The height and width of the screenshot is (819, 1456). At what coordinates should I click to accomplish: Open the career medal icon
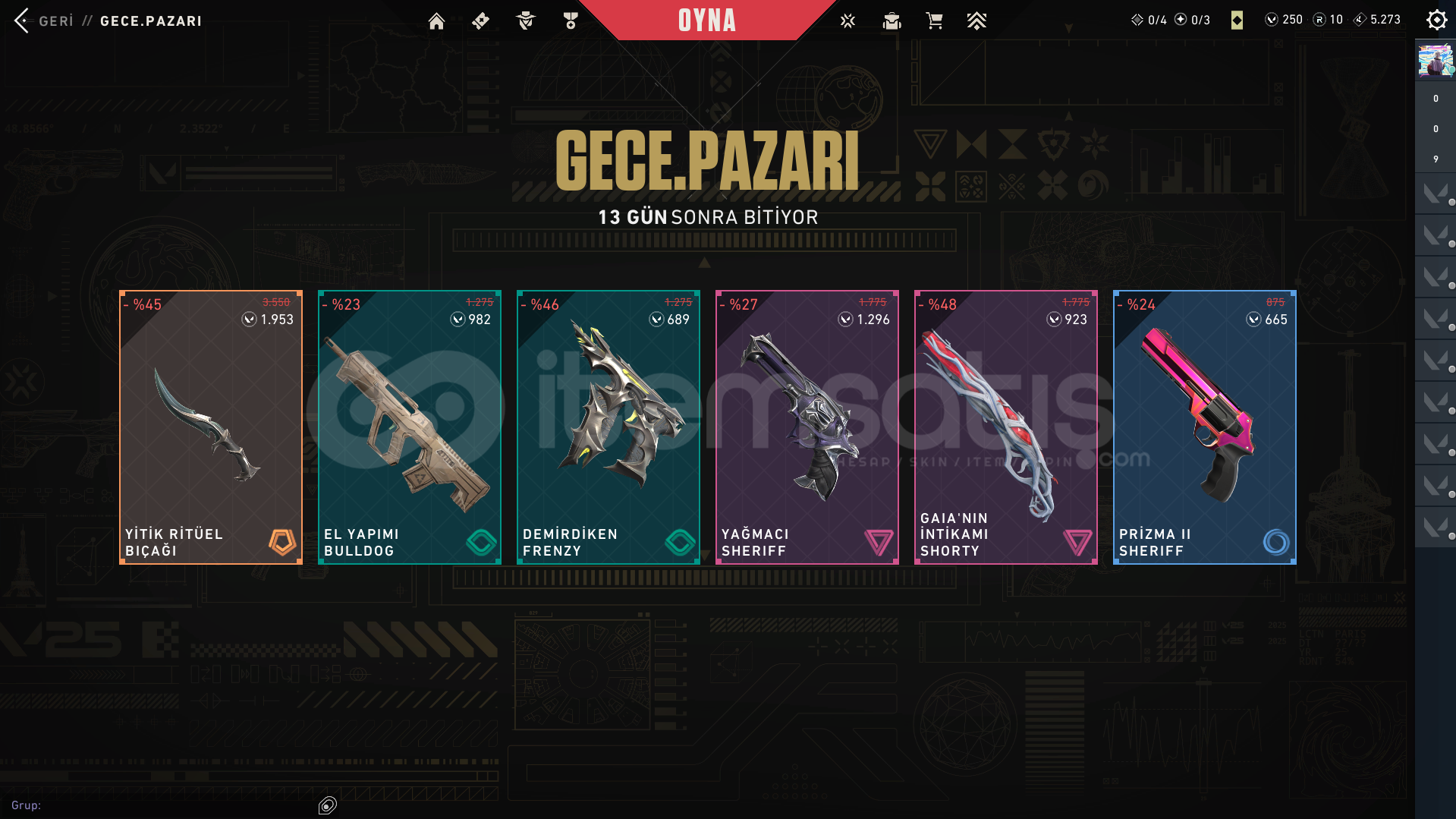tap(571, 21)
